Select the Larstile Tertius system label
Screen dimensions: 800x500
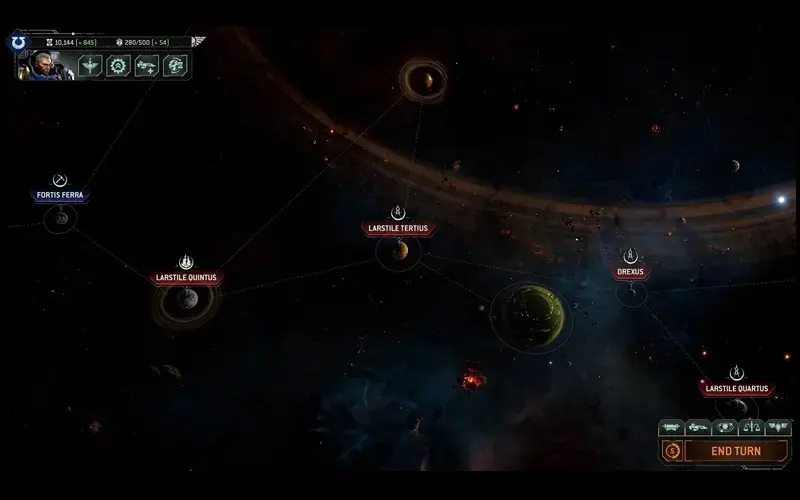(x=398, y=228)
